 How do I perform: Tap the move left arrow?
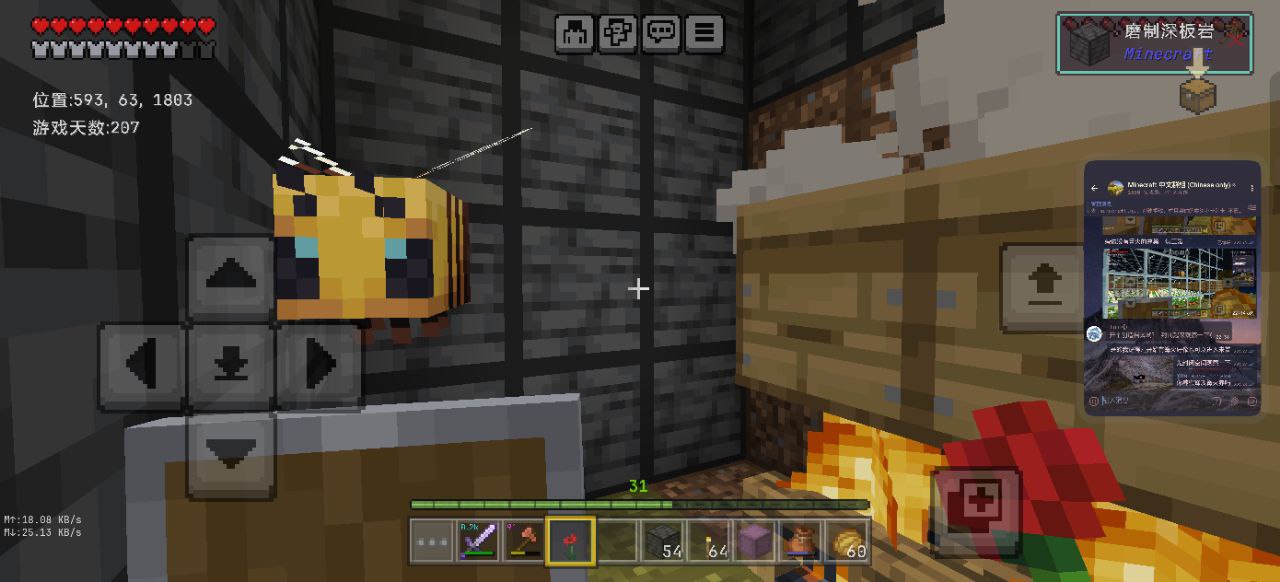(141, 366)
